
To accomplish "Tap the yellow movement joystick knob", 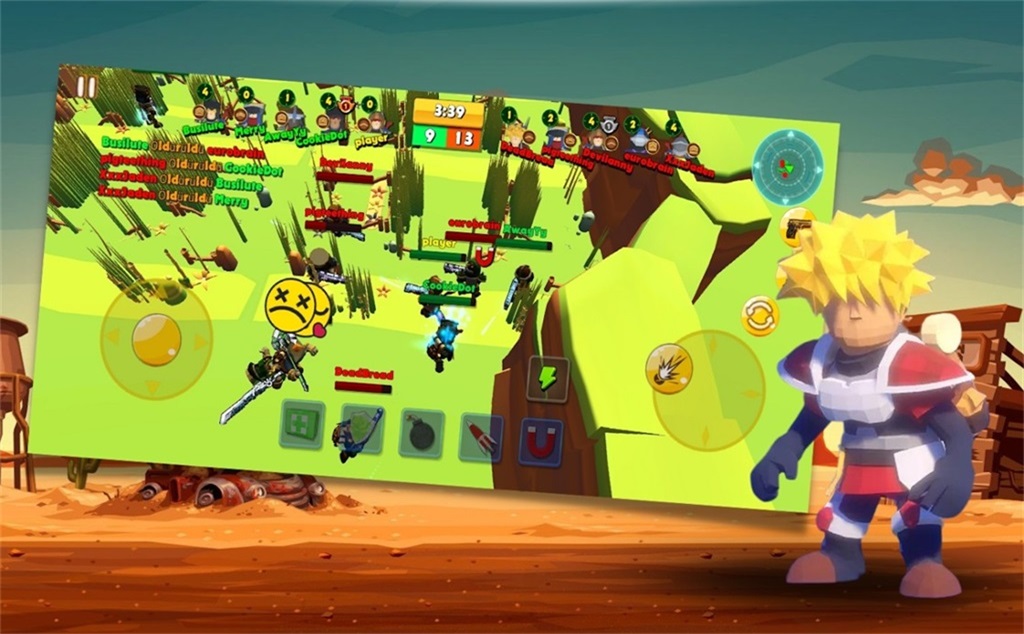I will pyautogui.click(x=155, y=338).
